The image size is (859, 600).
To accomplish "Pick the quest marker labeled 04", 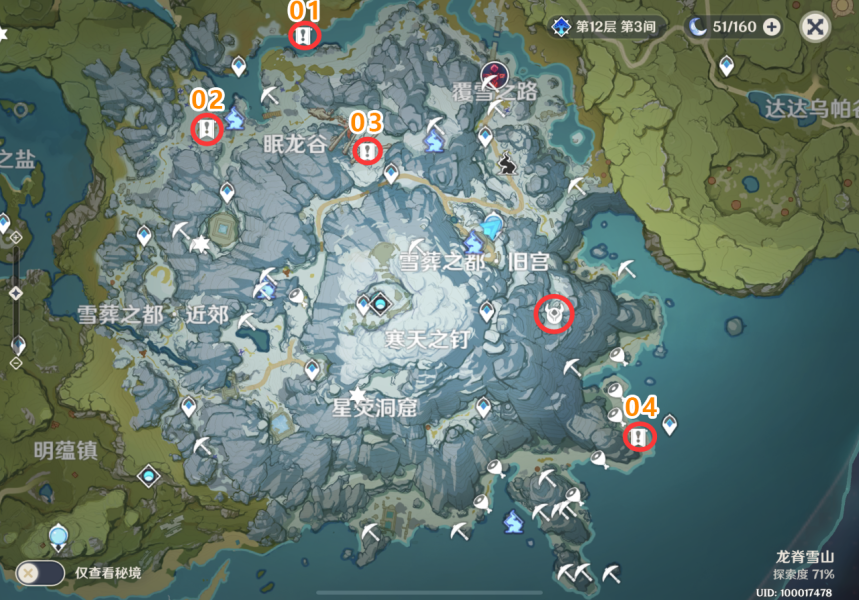I will (x=640, y=436).
